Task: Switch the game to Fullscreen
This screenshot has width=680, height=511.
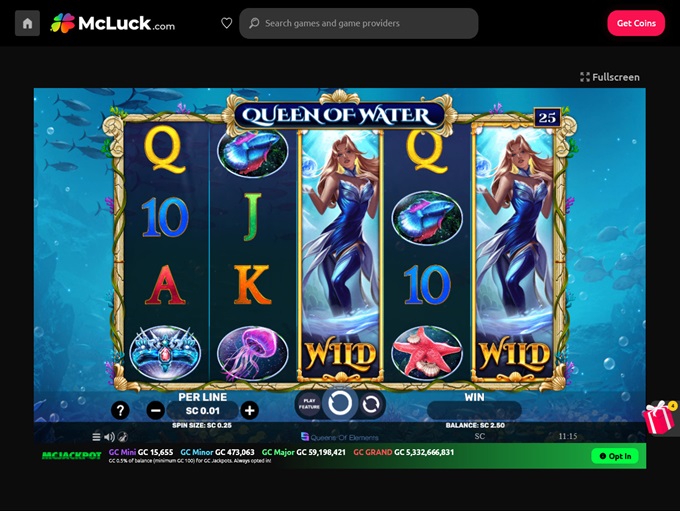Action: (x=610, y=77)
